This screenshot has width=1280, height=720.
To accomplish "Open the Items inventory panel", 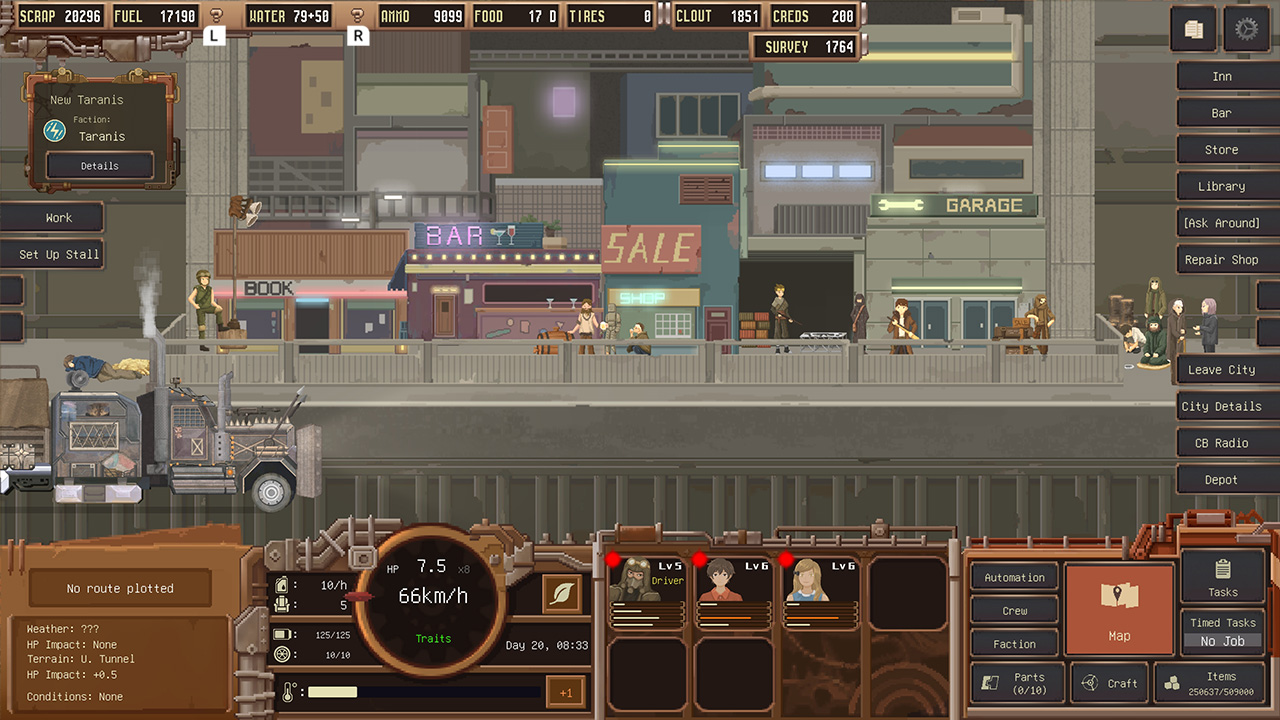I will point(1210,683).
